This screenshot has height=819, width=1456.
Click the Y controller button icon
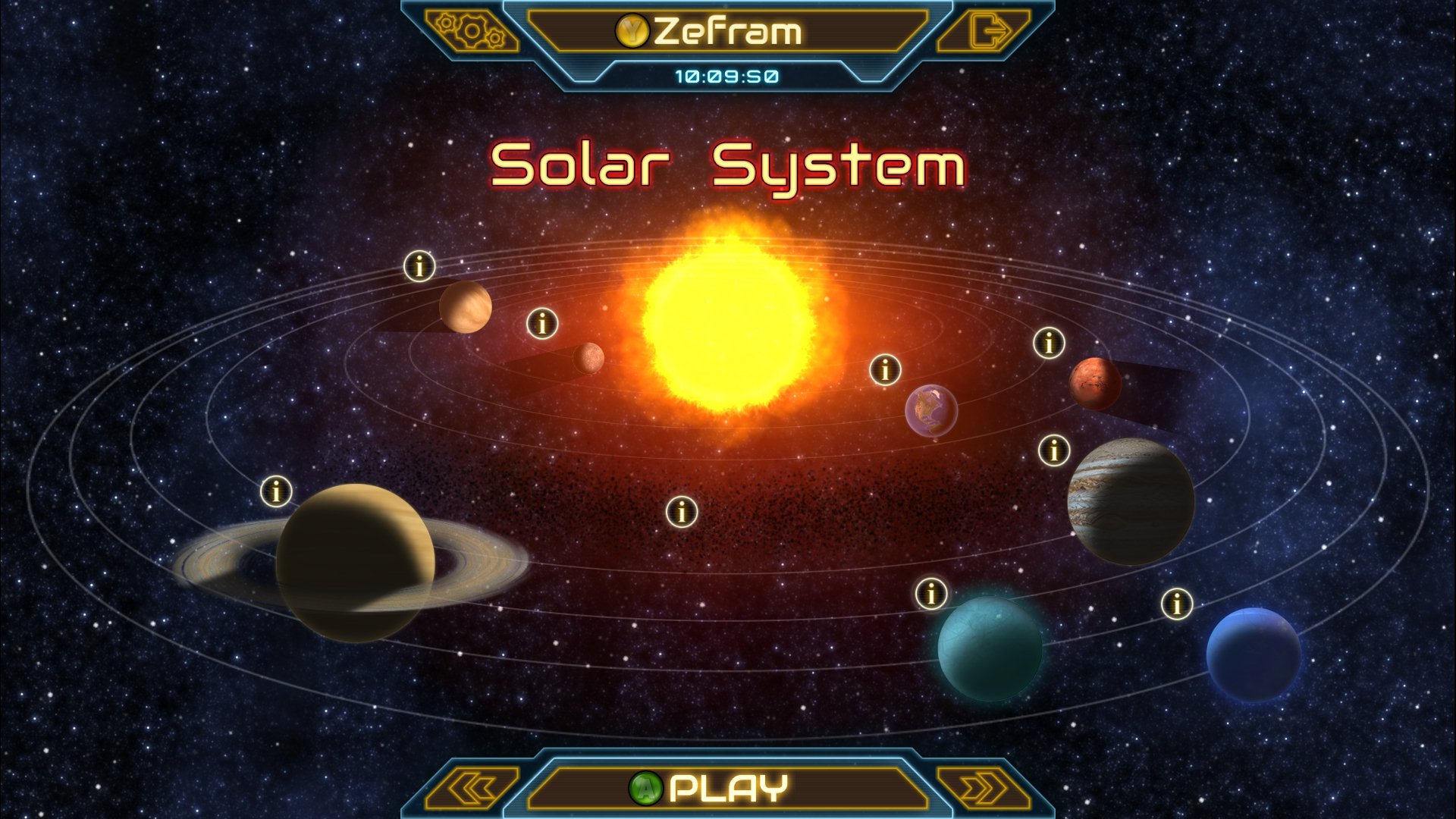point(632,30)
